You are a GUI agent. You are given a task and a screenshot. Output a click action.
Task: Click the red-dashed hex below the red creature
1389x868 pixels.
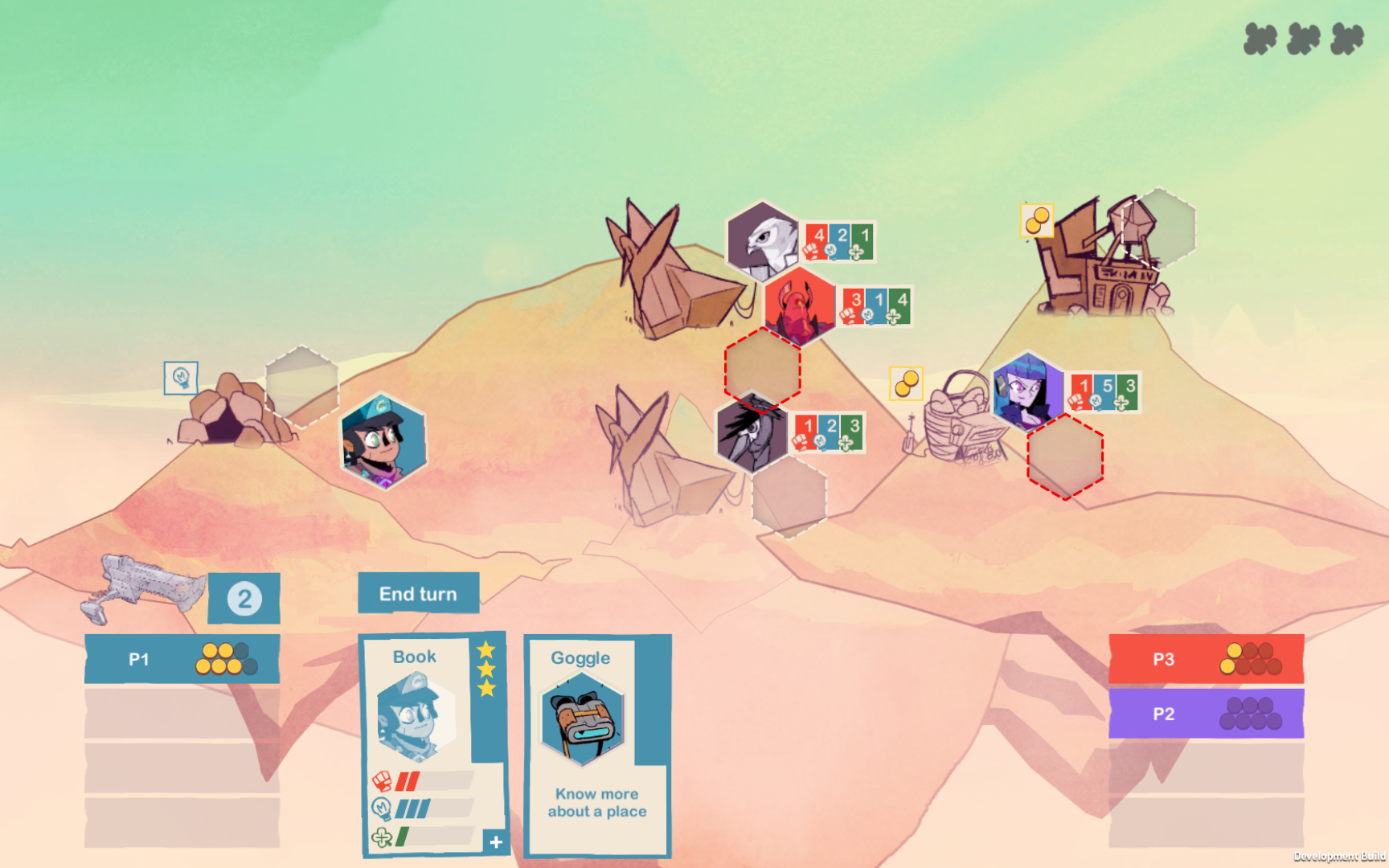762,368
